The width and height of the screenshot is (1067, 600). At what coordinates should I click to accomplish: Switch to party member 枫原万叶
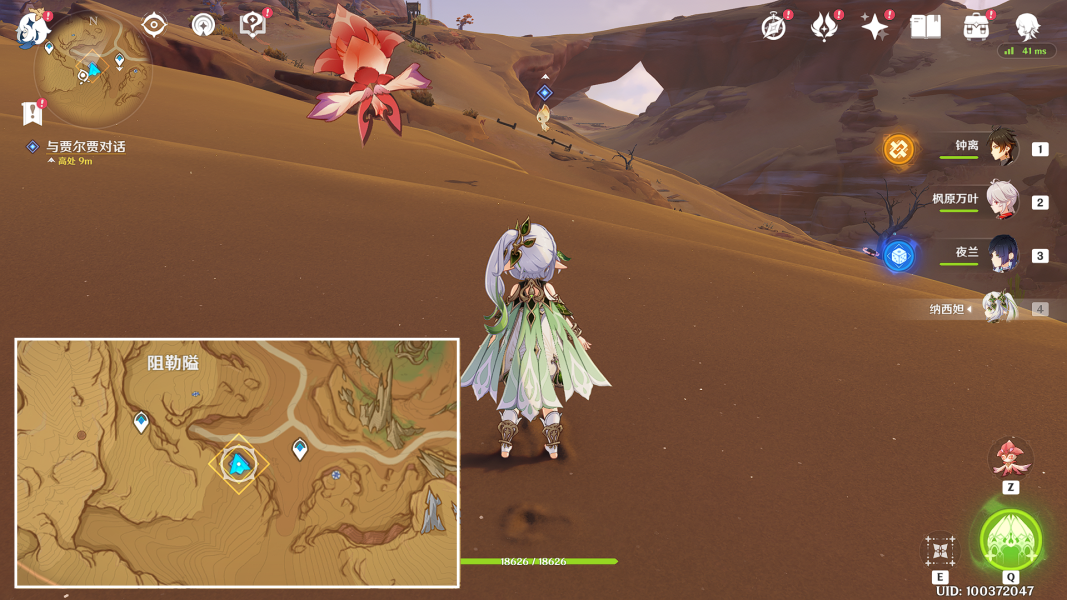[x=1002, y=201]
